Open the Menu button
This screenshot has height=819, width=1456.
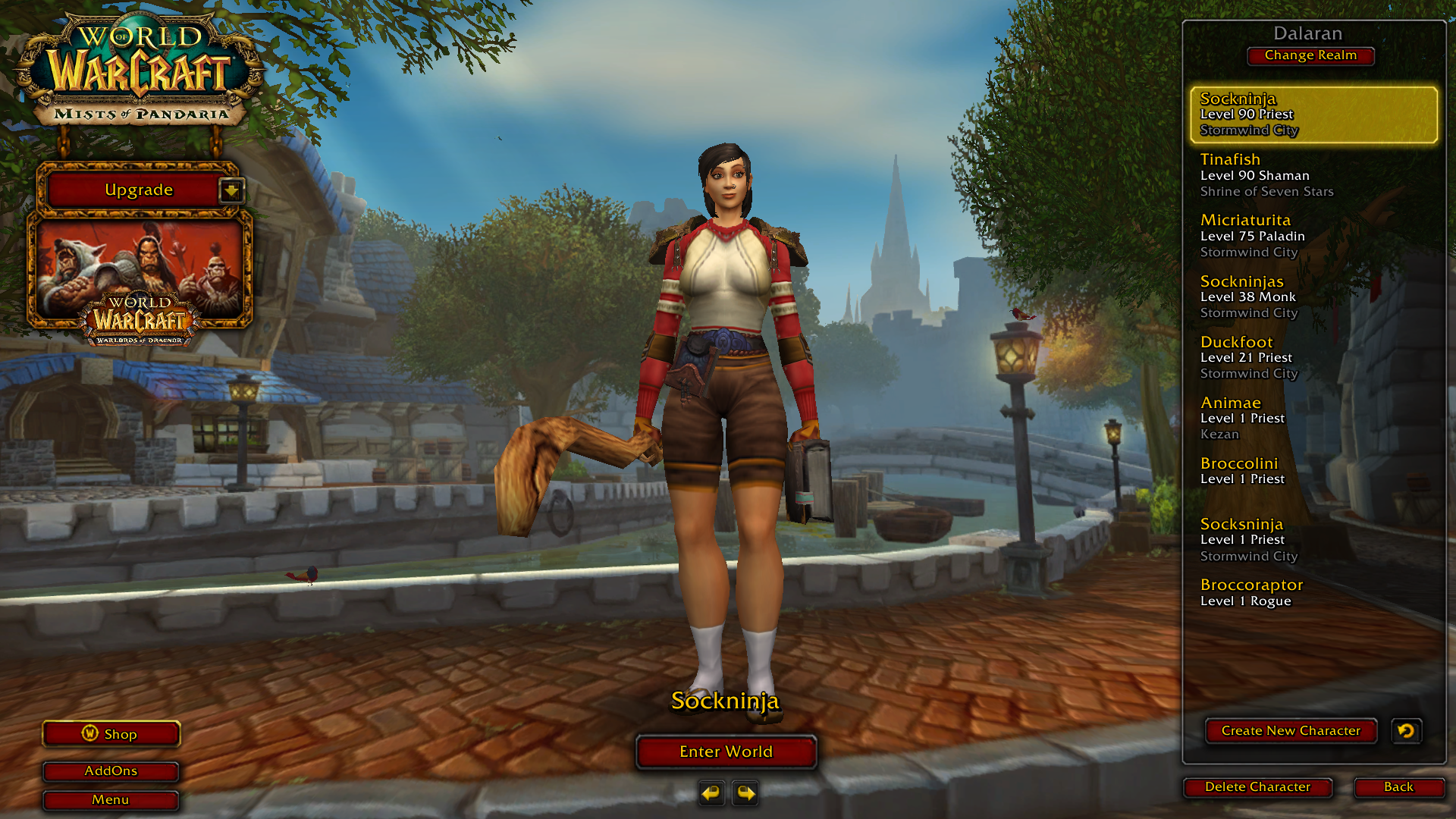111,800
